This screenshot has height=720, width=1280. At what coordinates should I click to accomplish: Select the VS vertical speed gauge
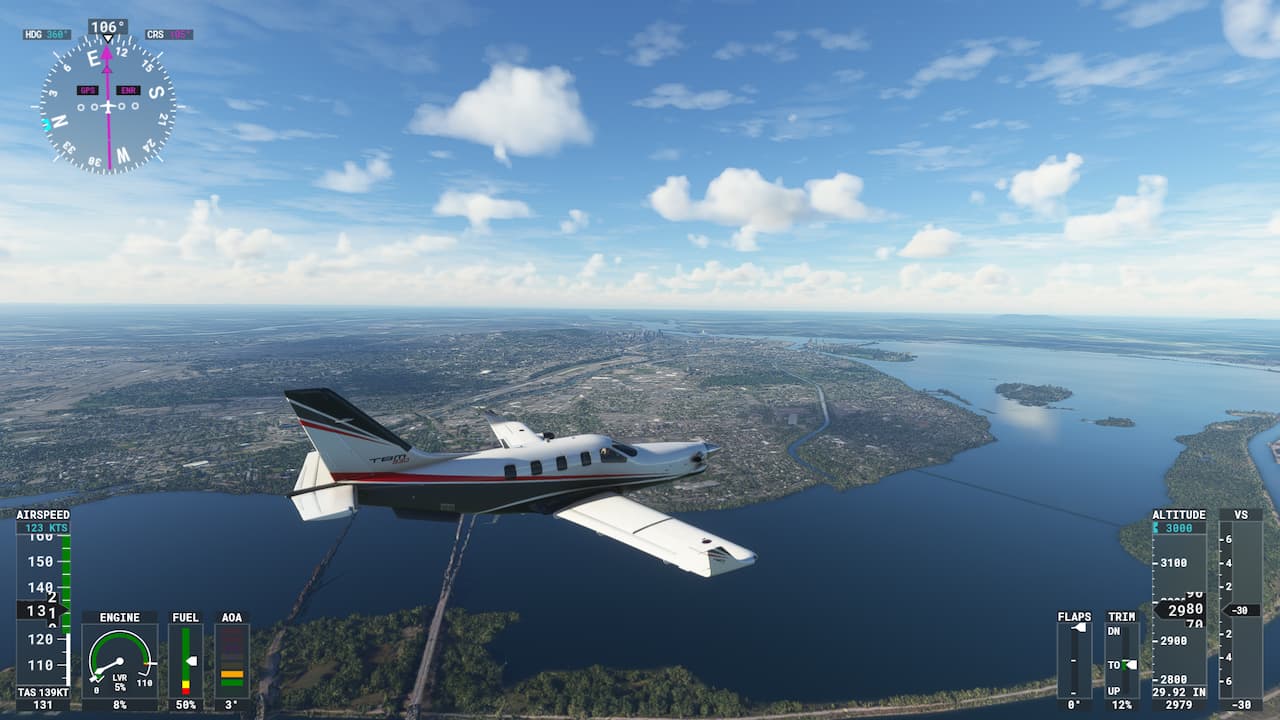(1240, 609)
